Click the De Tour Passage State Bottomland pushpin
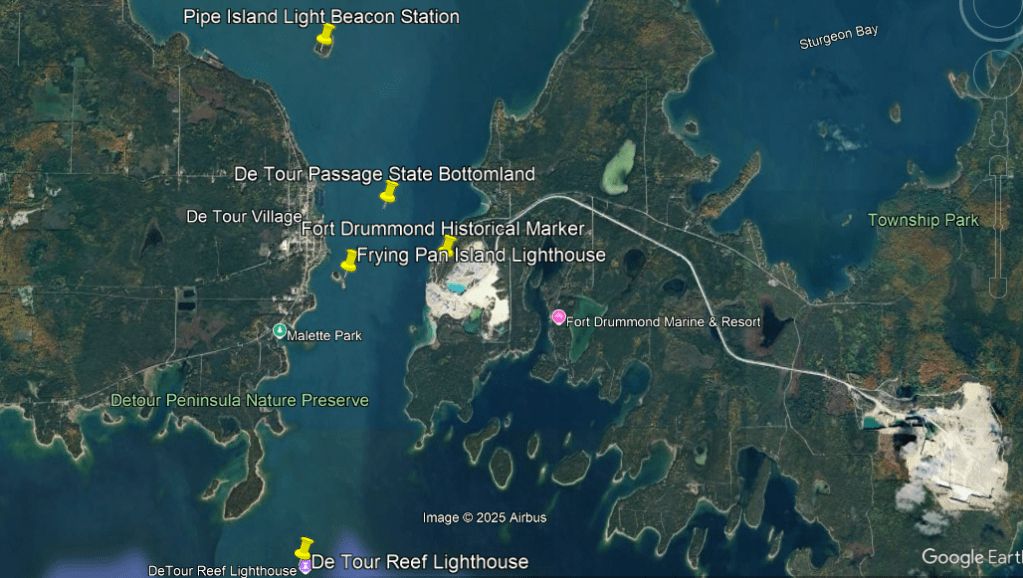The width and height of the screenshot is (1023, 578). pos(390,190)
